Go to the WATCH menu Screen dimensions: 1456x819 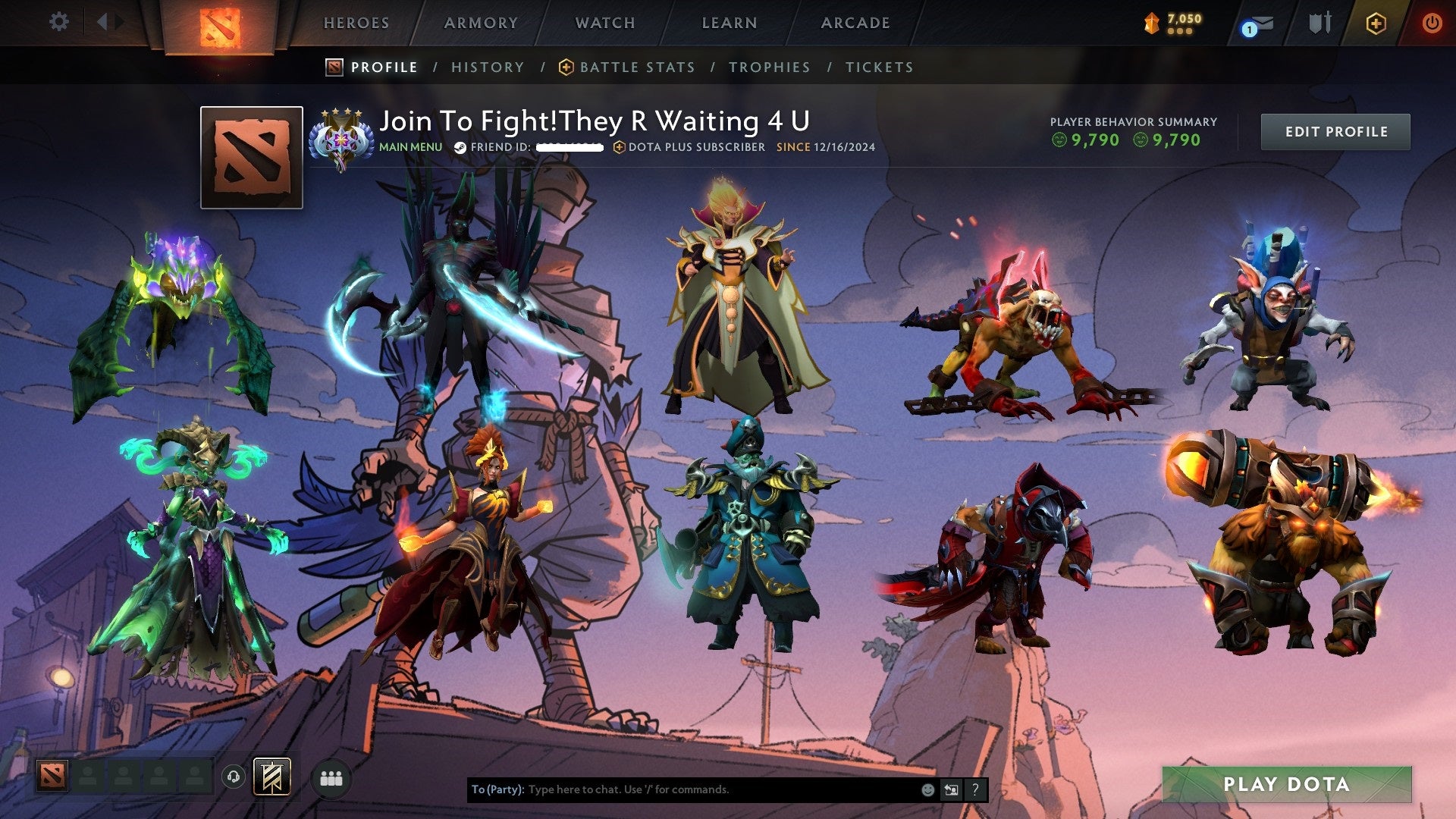[x=604, y=23]
